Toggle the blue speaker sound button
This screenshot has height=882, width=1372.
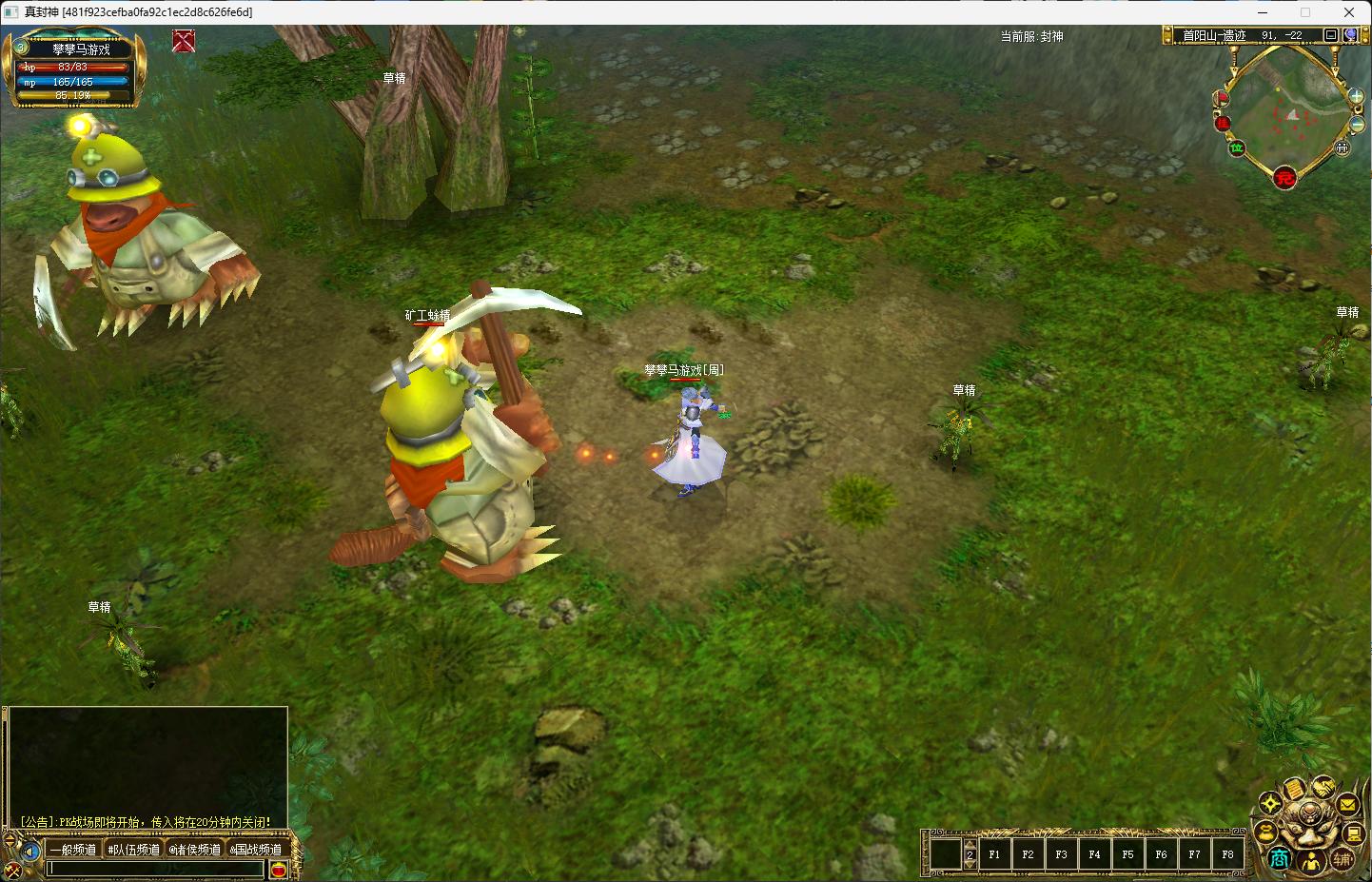(30, 851)
